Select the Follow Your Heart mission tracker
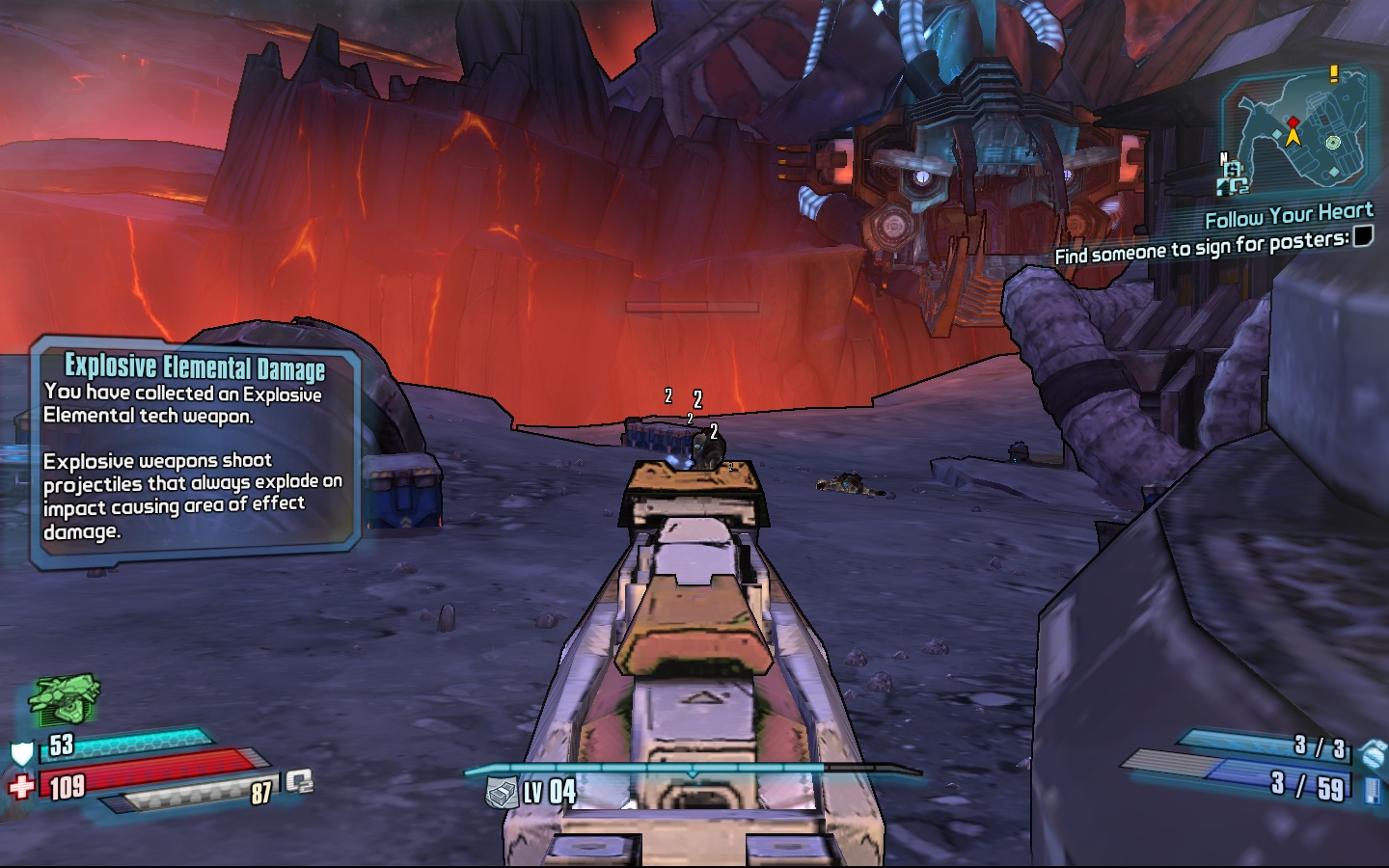Image resolution: width=1389 pixels, height=868 pixels. (1289, 215)
